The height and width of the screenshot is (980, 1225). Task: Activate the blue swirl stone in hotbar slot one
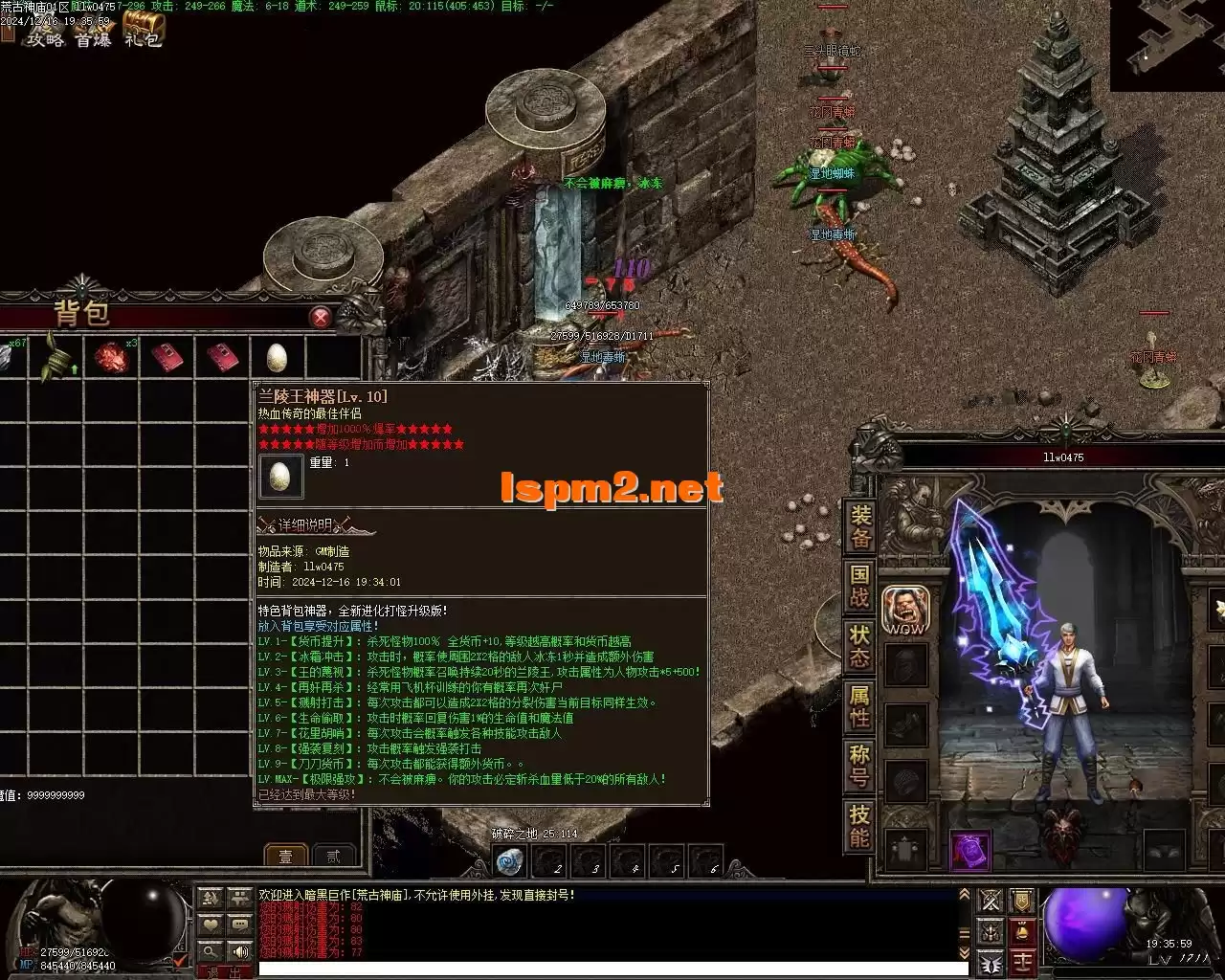click(510, 861)
